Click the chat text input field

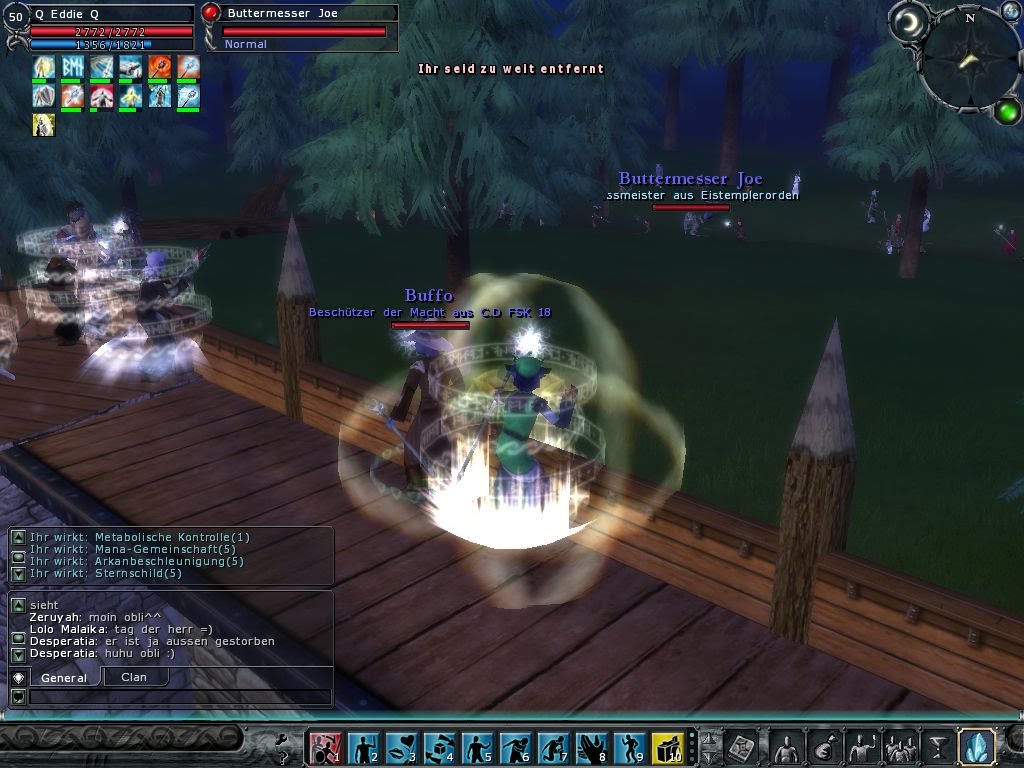(x=180, y=697)
